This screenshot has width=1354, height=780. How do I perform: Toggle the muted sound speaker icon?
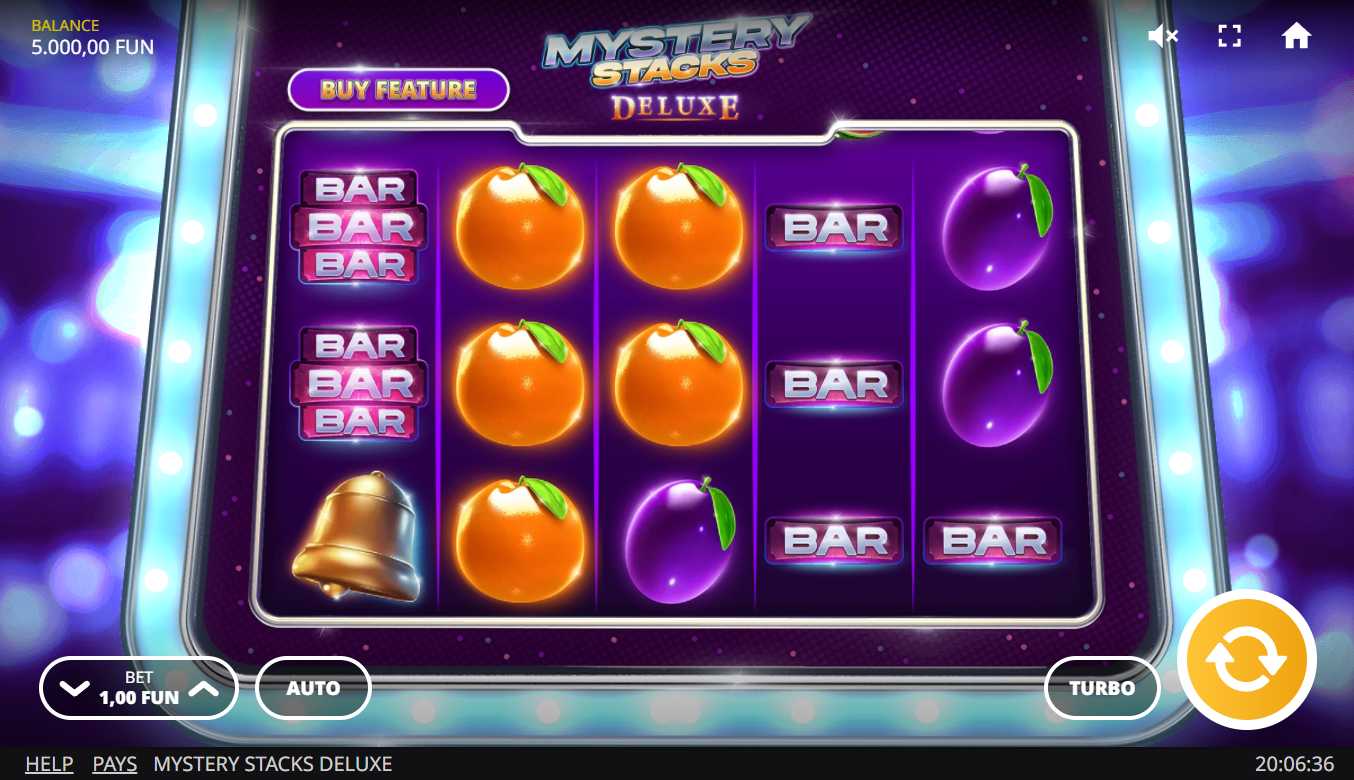click(1162, 37)
